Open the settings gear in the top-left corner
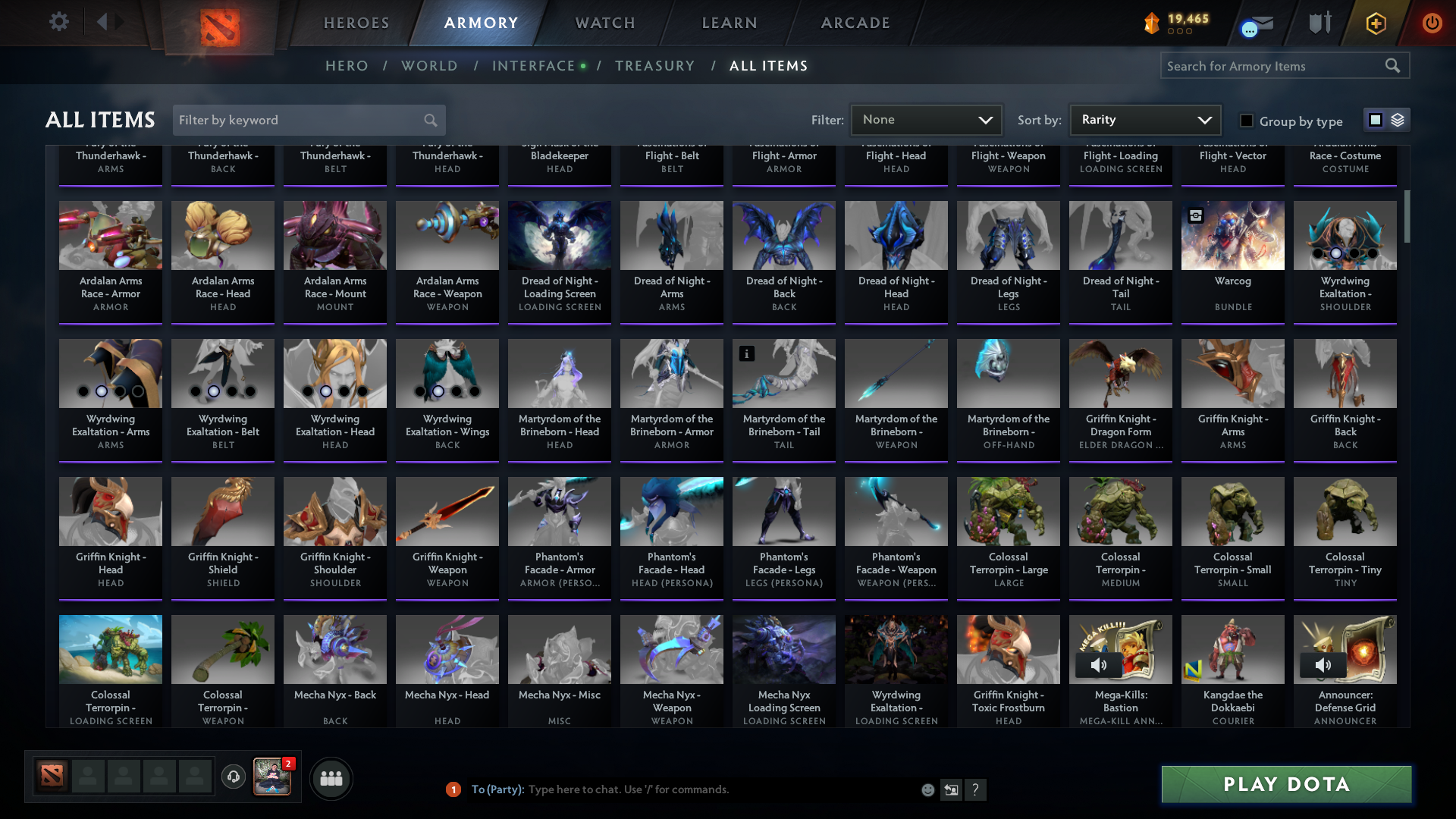The image size is (1456, 819). tap(59, 22)
